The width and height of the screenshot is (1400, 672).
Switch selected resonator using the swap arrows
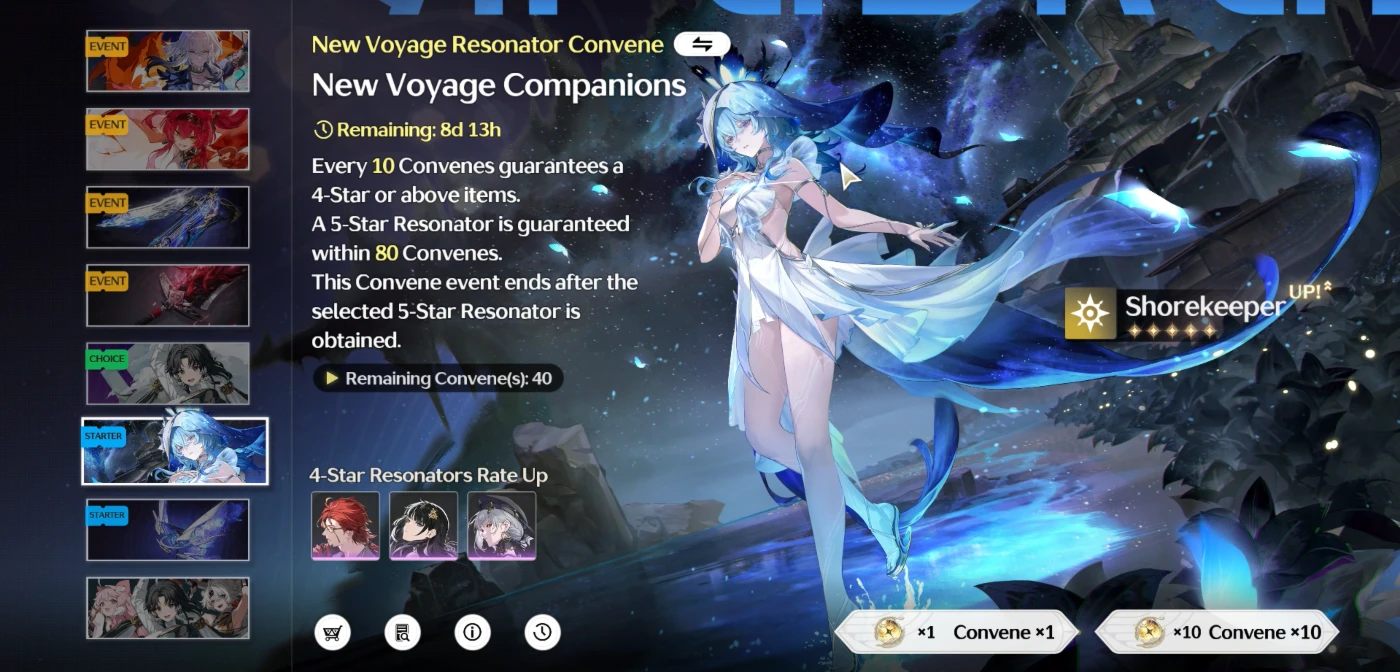tap(701, 44)
